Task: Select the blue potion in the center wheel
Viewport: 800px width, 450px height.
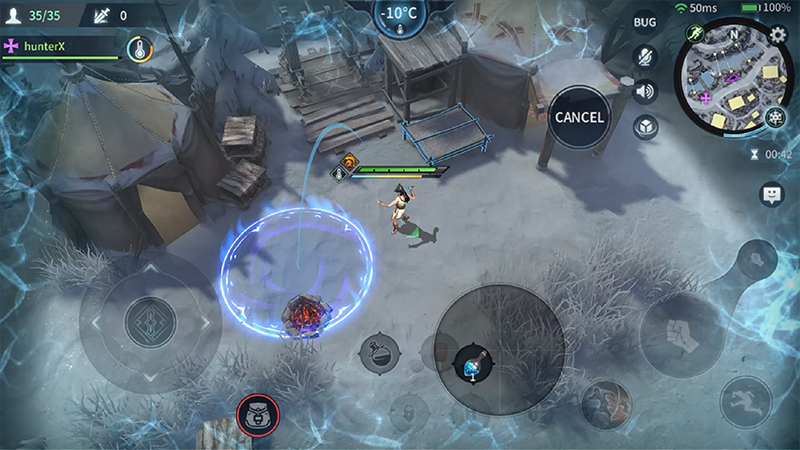Action: (468, 365)
